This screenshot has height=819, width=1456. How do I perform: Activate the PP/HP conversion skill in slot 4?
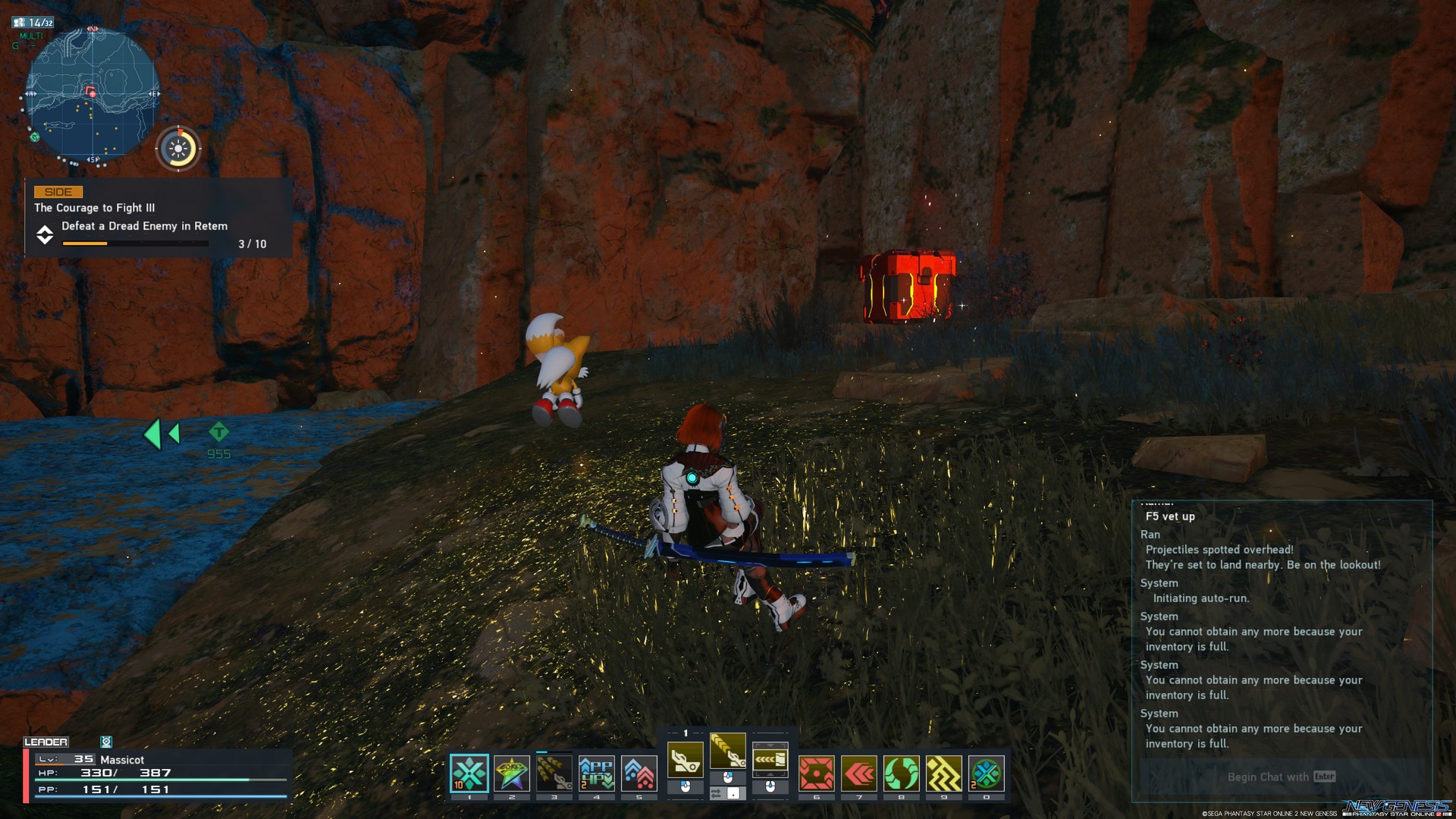[597, 774]
